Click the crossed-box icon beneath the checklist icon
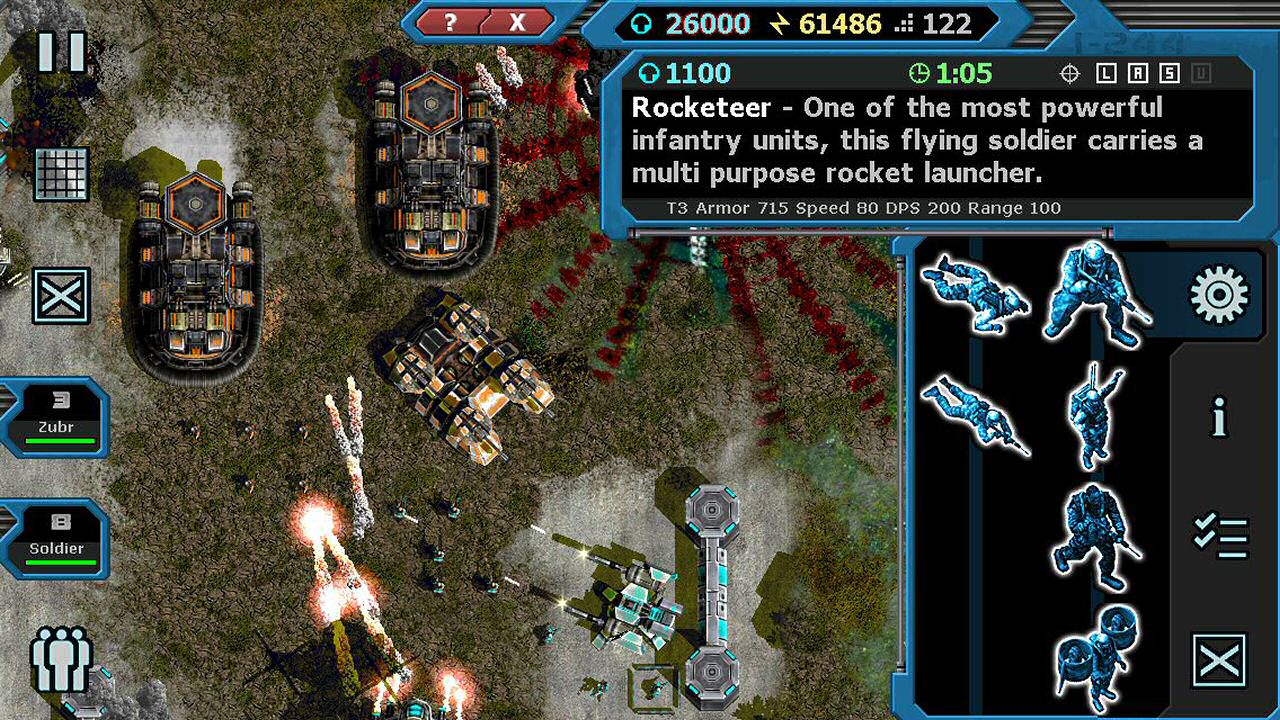Viewport: 1280px width, 720px height. pyautogui.click(x=1220, y=660)
